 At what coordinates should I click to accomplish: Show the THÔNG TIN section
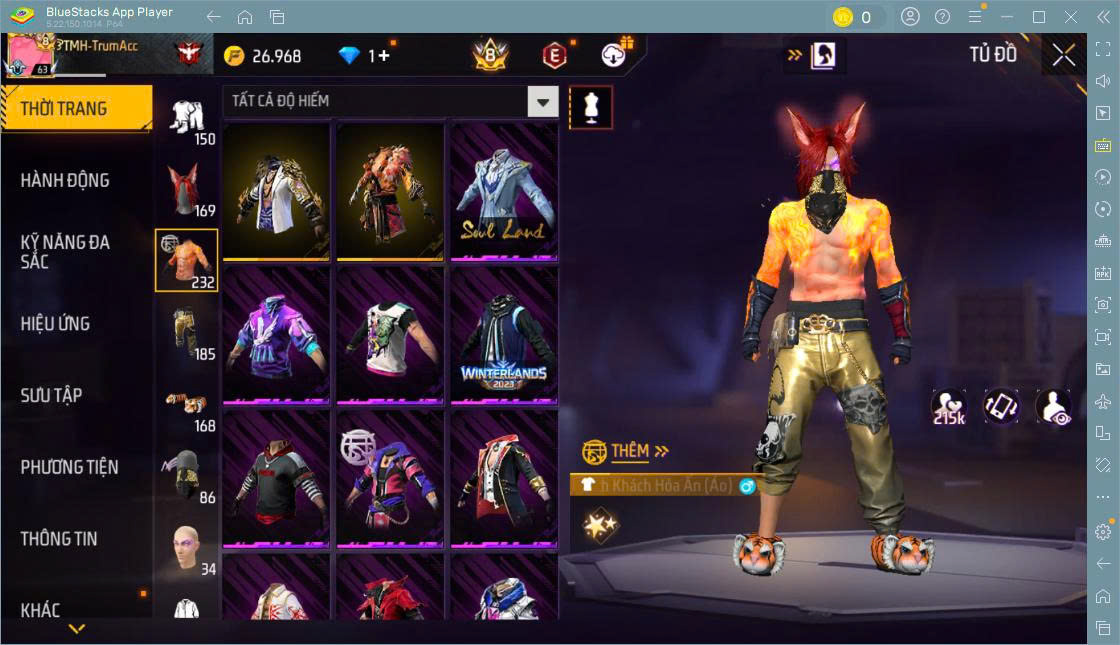(59, 538)
